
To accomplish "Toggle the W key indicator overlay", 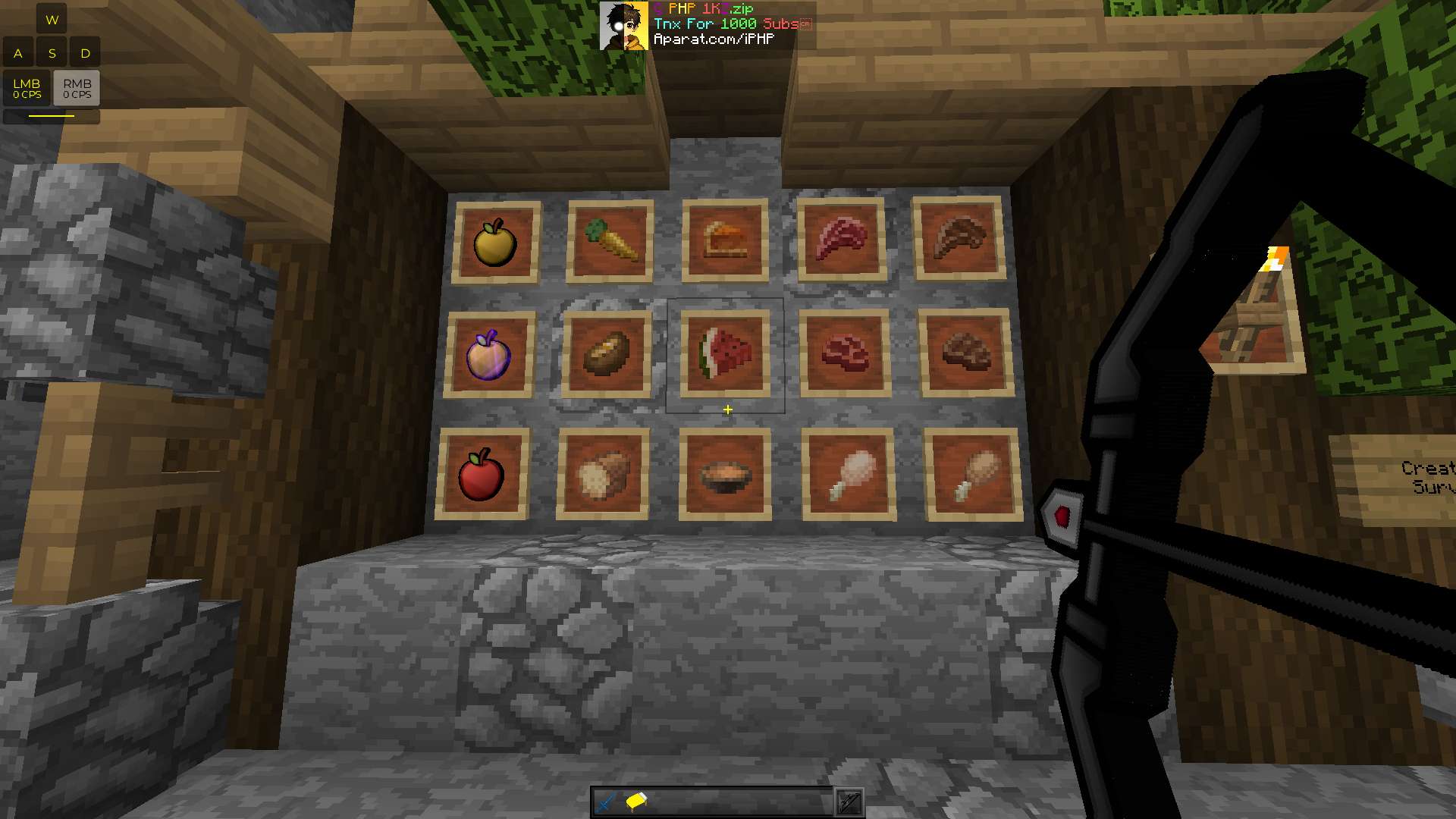I will pyautogui.click(x=52, y=19).
